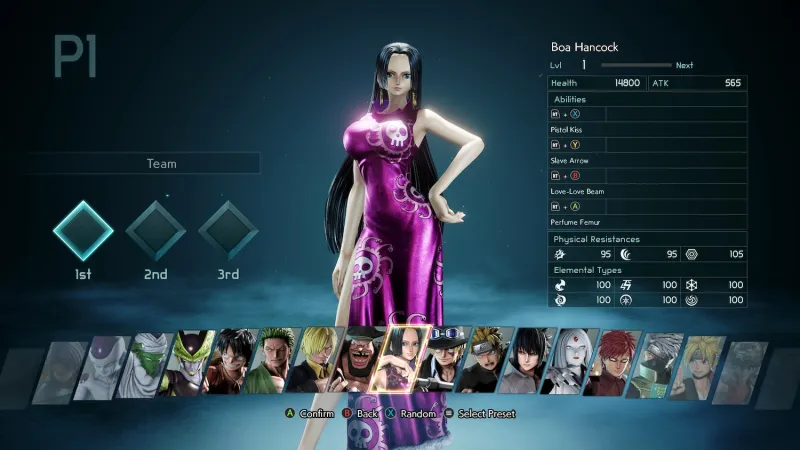Pick Cell's character portrait
800x450 pixels.
click(x=188, y=367)
